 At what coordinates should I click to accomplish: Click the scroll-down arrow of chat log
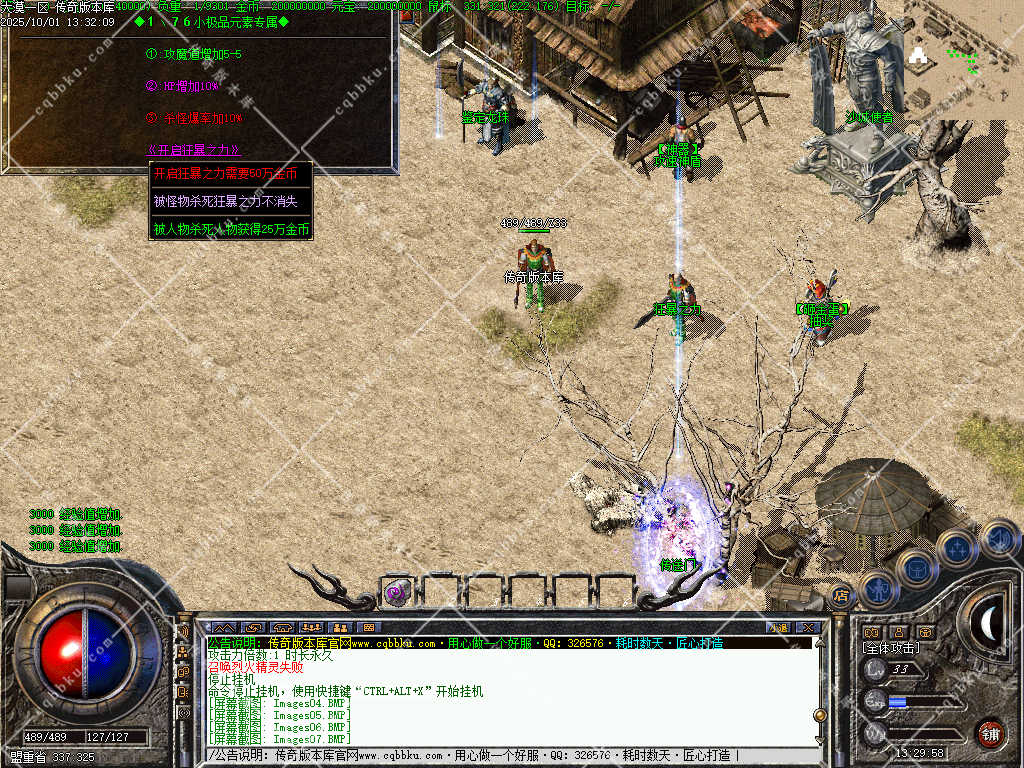(820, 741)
